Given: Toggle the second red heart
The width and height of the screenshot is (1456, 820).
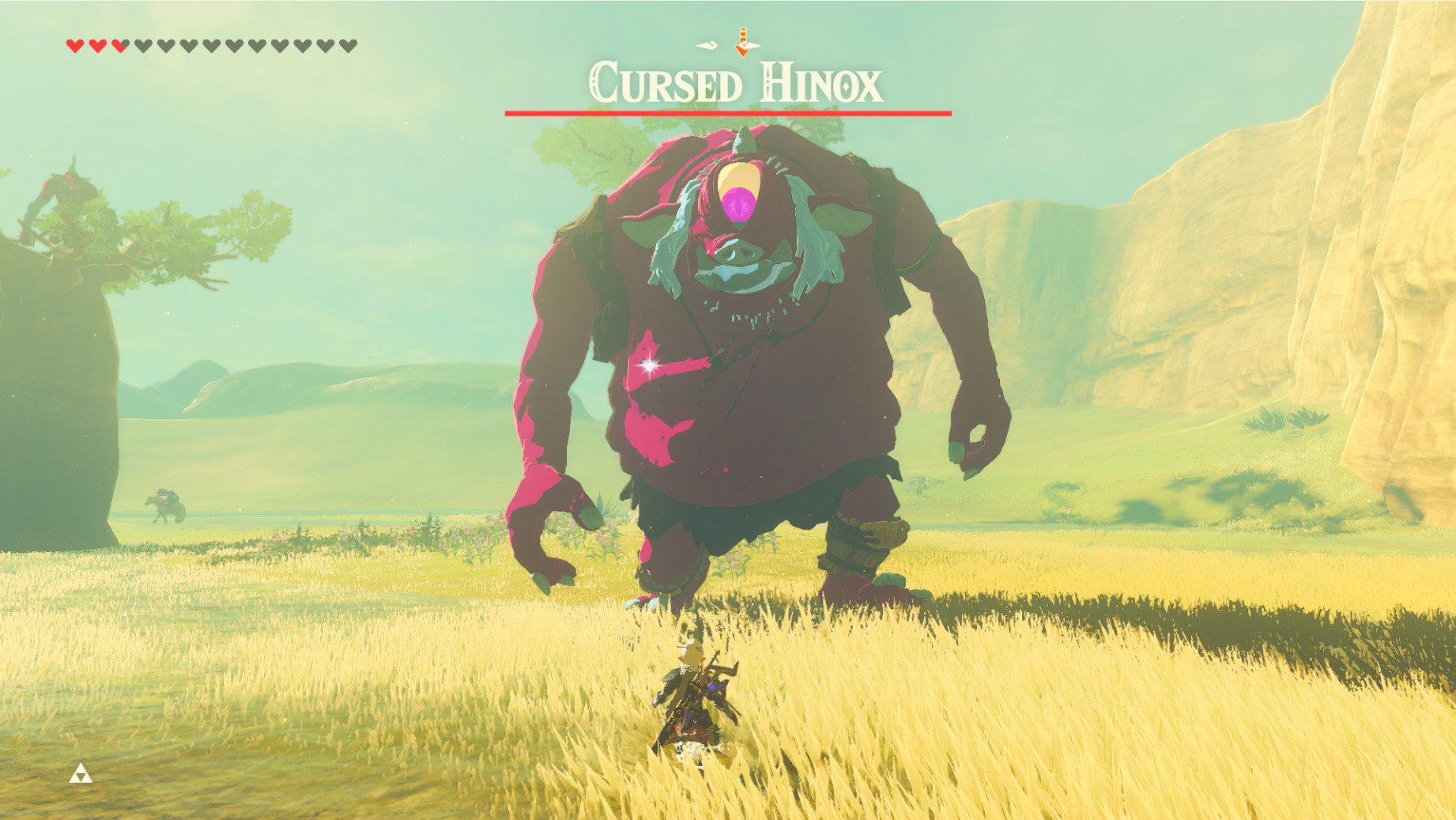Looking at the screenshot, I should pyautogui.click(x=98, y=46).
